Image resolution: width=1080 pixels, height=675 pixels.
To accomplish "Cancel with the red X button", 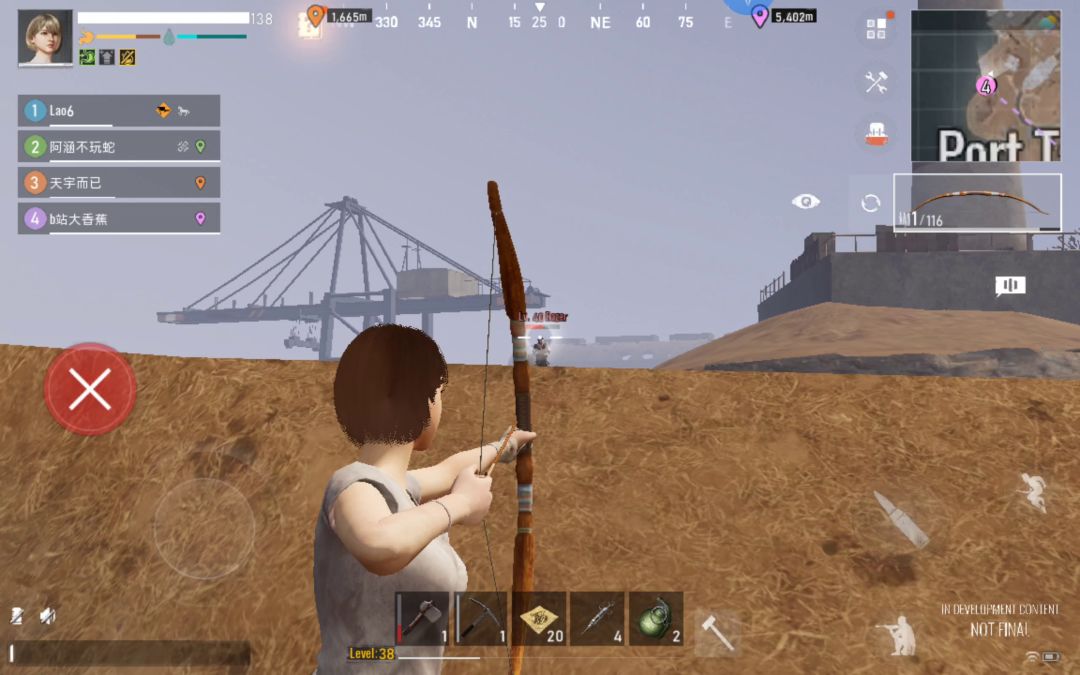I will click(90, 390).
